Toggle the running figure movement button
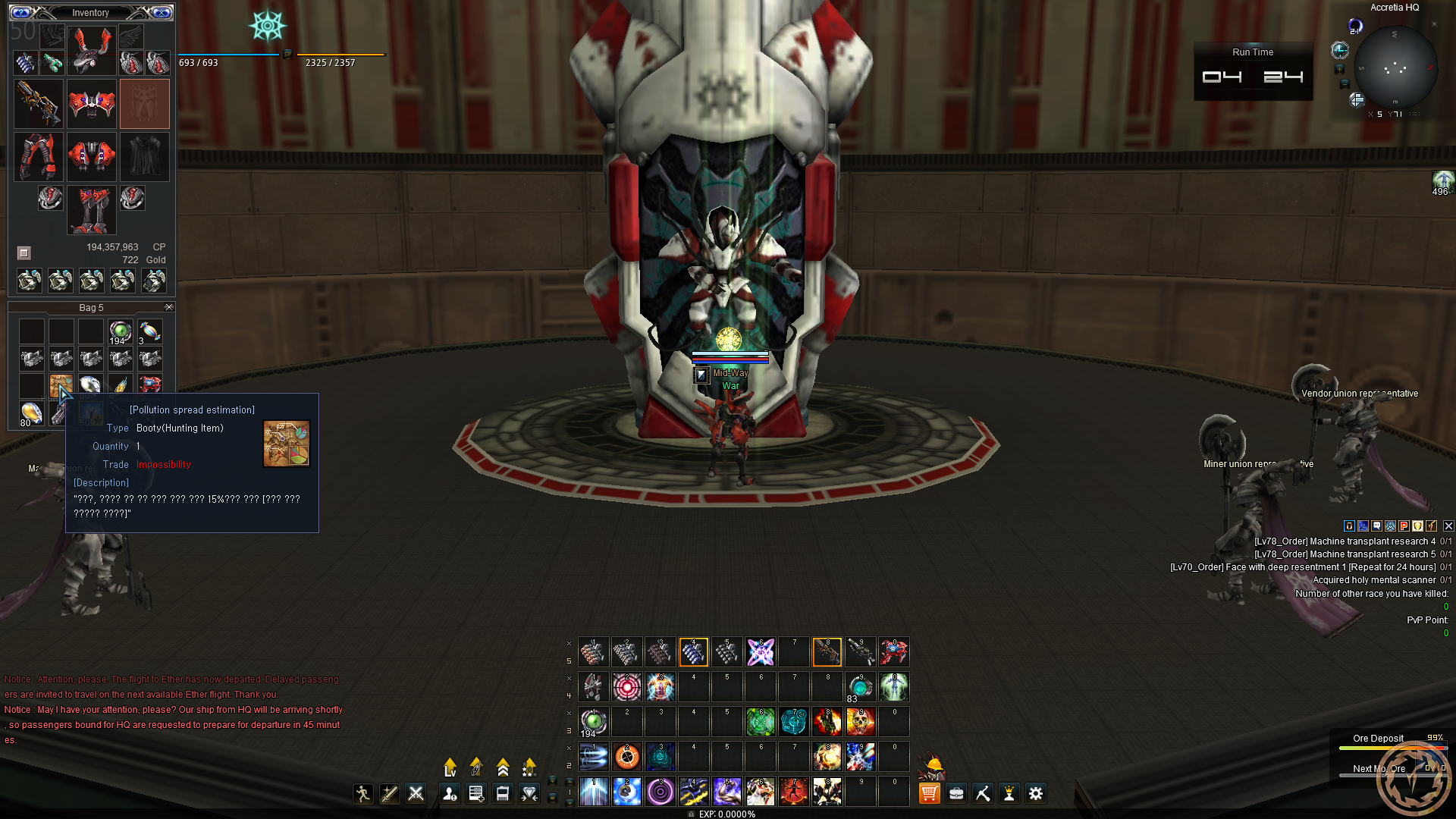Screen dimensions: 1456x819 tap(362, 793)
